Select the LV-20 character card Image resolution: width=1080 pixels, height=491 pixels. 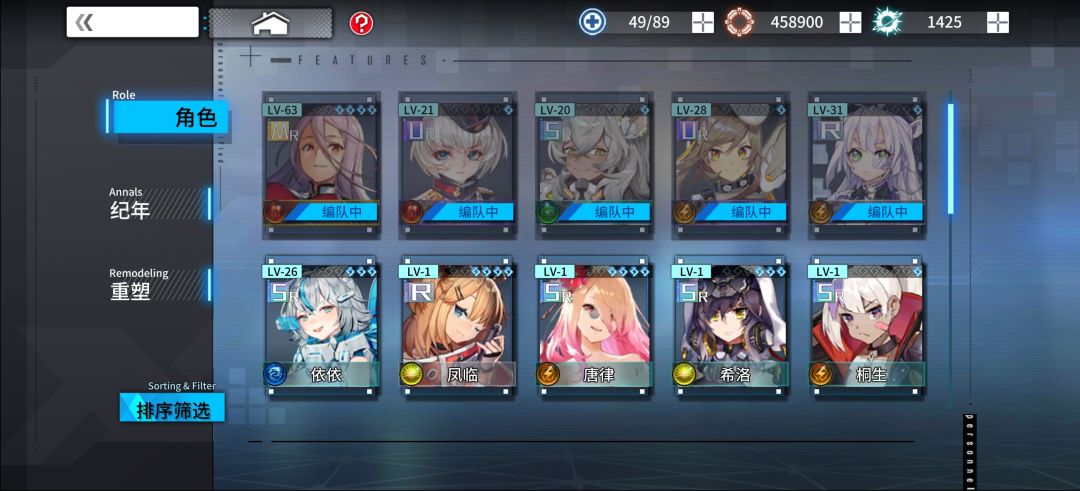(x=594, y=165)
